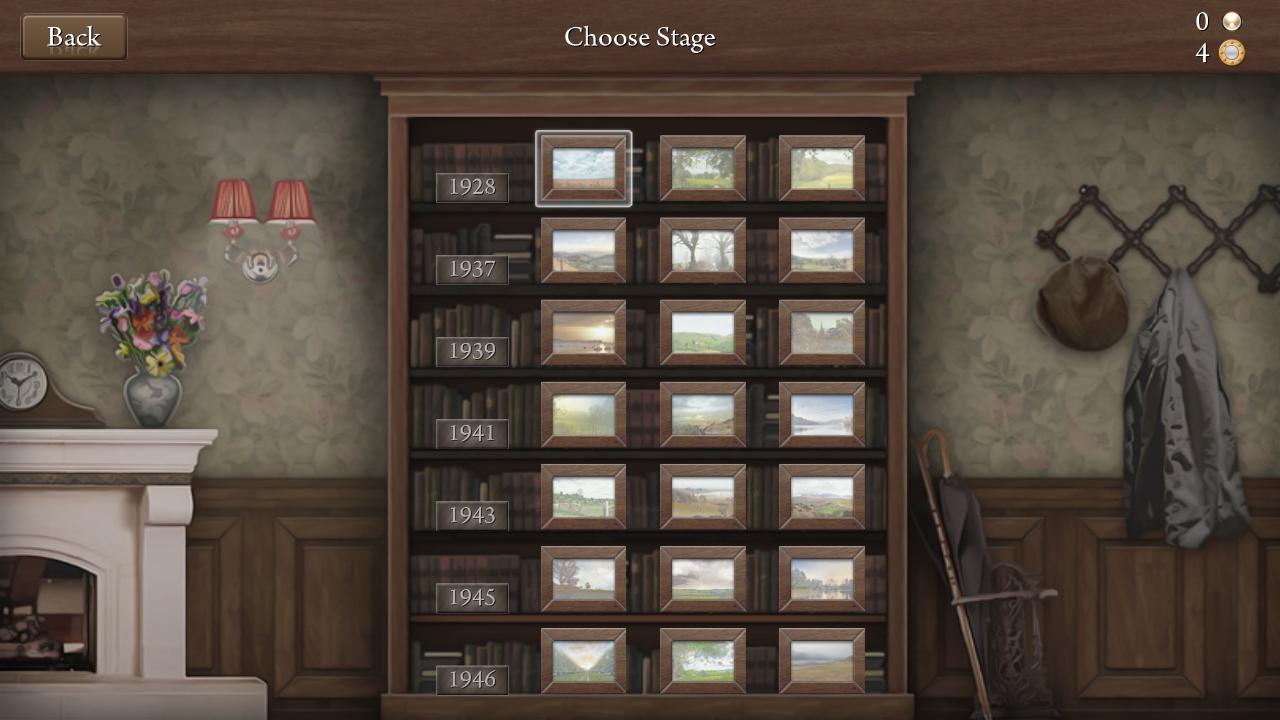Click the Back button
1280x720 pixels.
[74, 36]
